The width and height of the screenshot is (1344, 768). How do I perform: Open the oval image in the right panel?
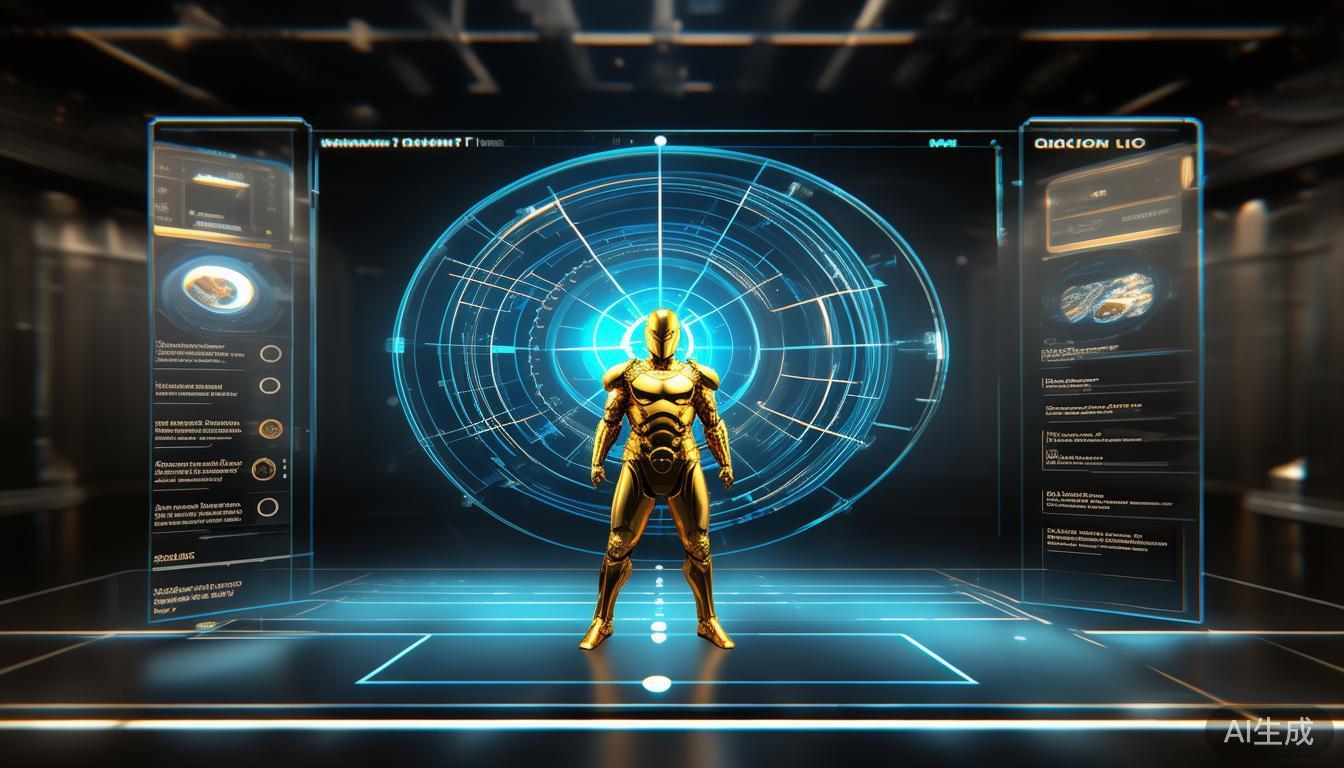[x=1108, y=296]
